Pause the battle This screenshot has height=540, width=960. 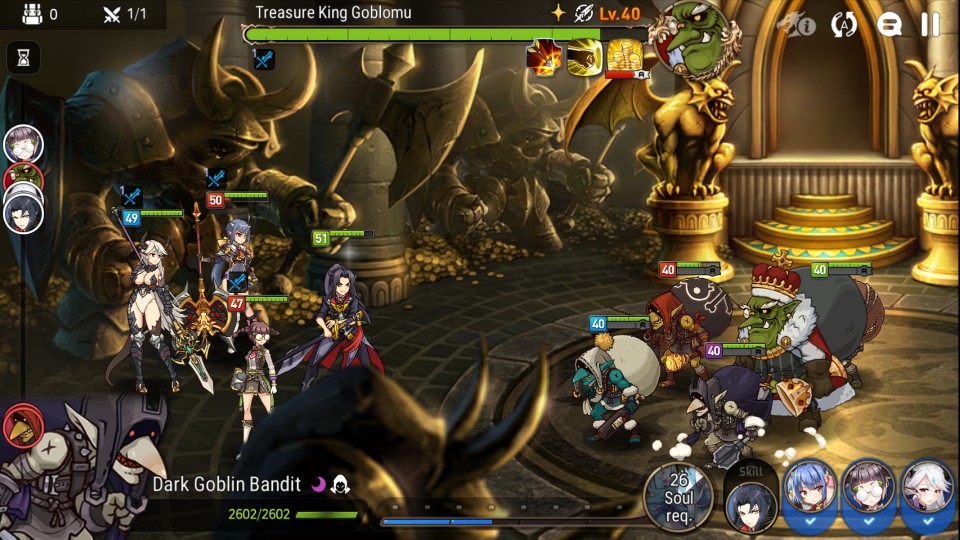pyautogui.click(x=930, y=25)
